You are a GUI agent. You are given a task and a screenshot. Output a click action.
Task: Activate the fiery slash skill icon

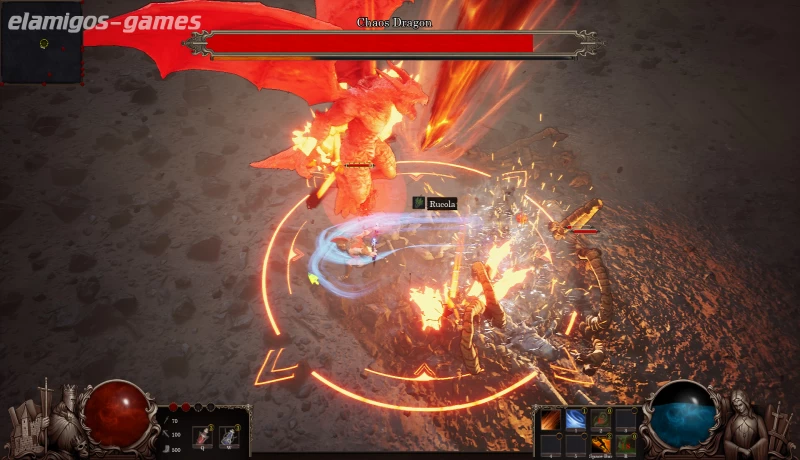(x=551, y=420)
